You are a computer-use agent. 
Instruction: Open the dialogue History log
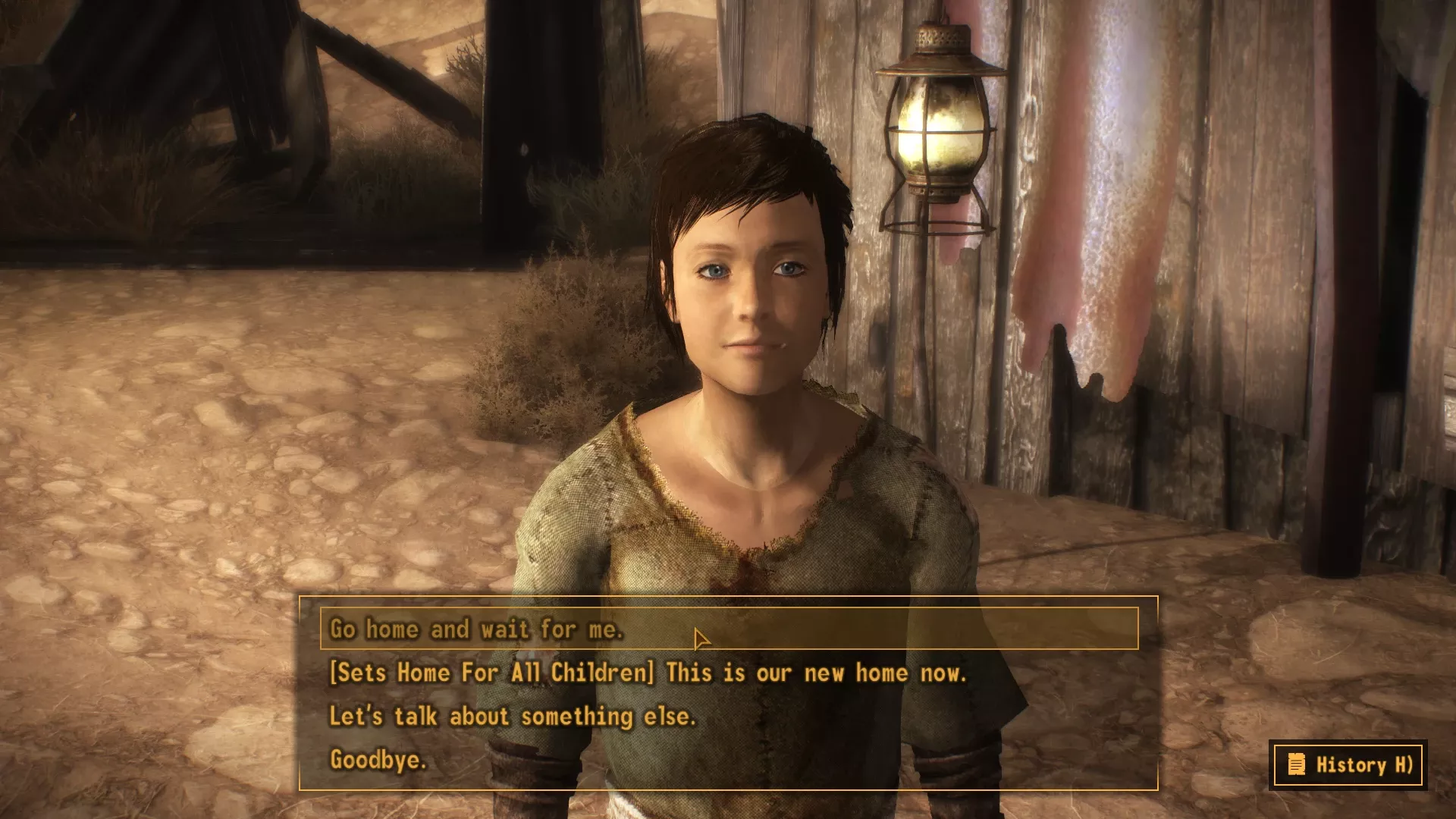pyautogui.click(x=1348, y=764)
